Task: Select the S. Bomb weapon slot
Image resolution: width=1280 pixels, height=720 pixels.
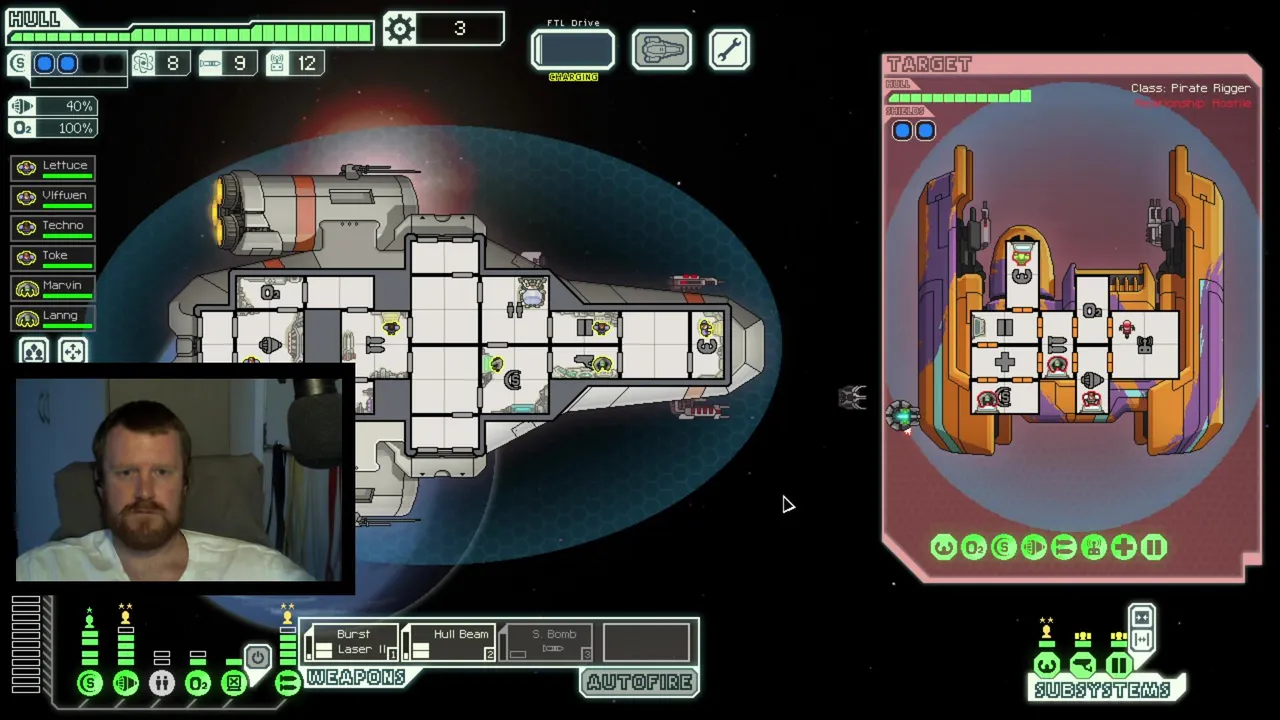Action: pos(548,642)
